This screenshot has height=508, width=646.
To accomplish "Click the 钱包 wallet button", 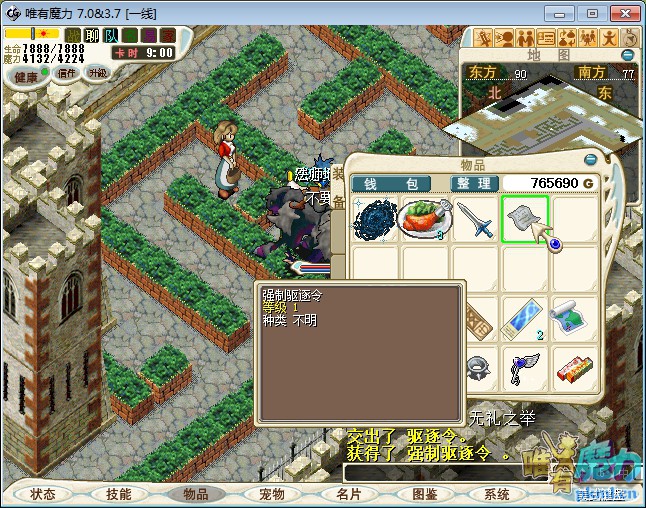I will (x=390, y=184).
